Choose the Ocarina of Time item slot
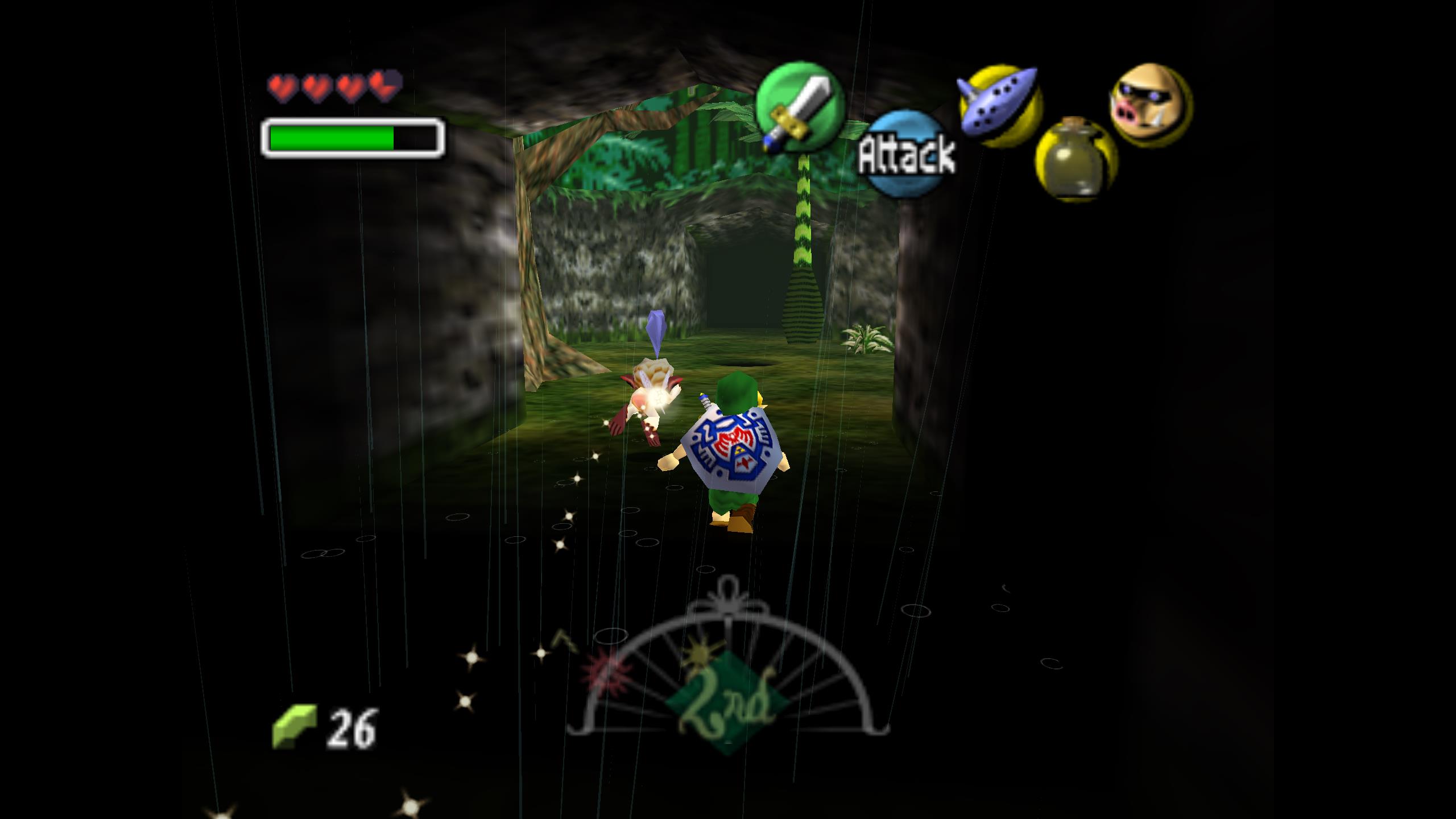This screenshot has height=819, width=1456. click(1000, 107)
